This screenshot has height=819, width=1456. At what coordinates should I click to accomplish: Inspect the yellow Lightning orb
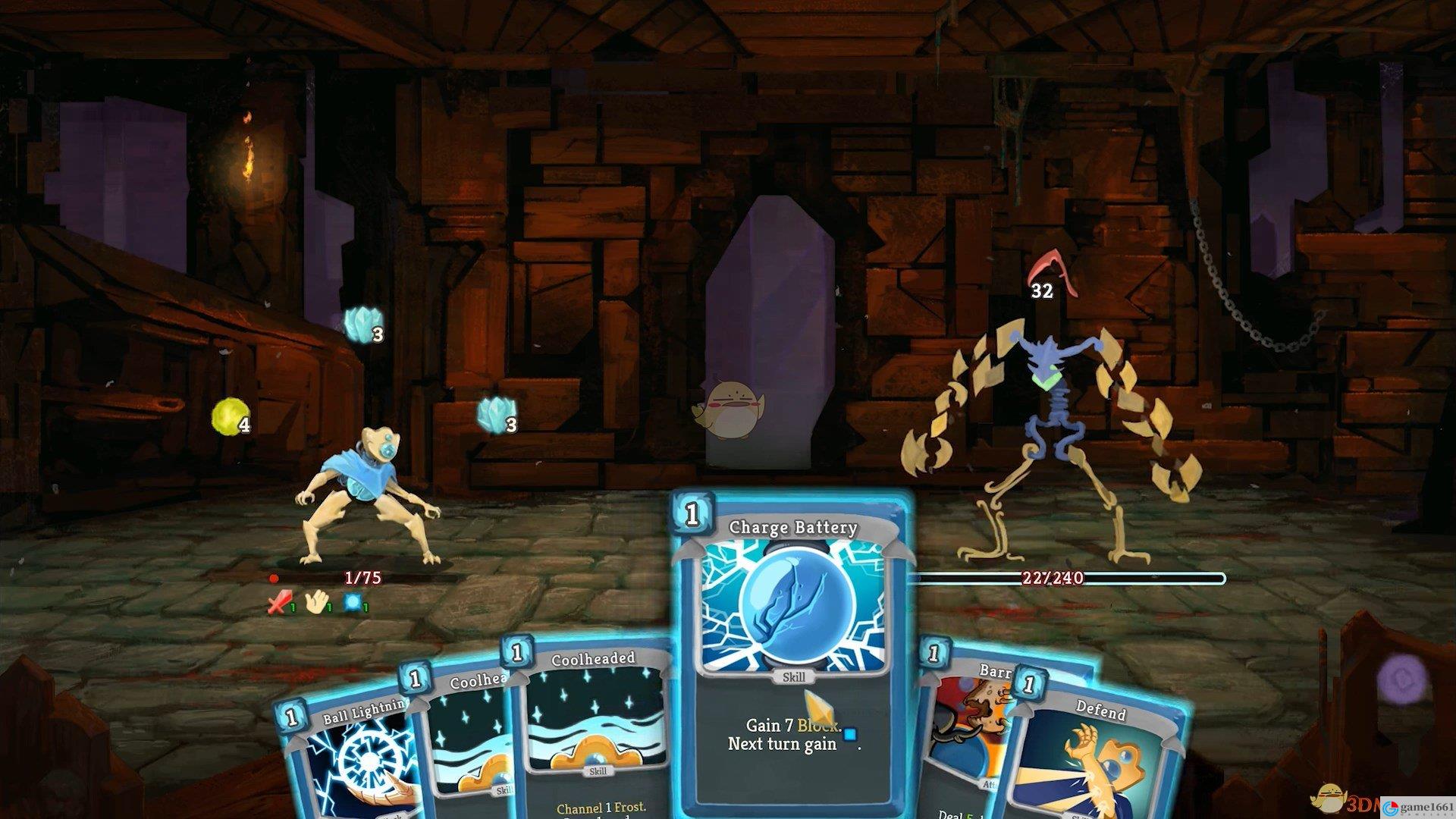point(226,416)
